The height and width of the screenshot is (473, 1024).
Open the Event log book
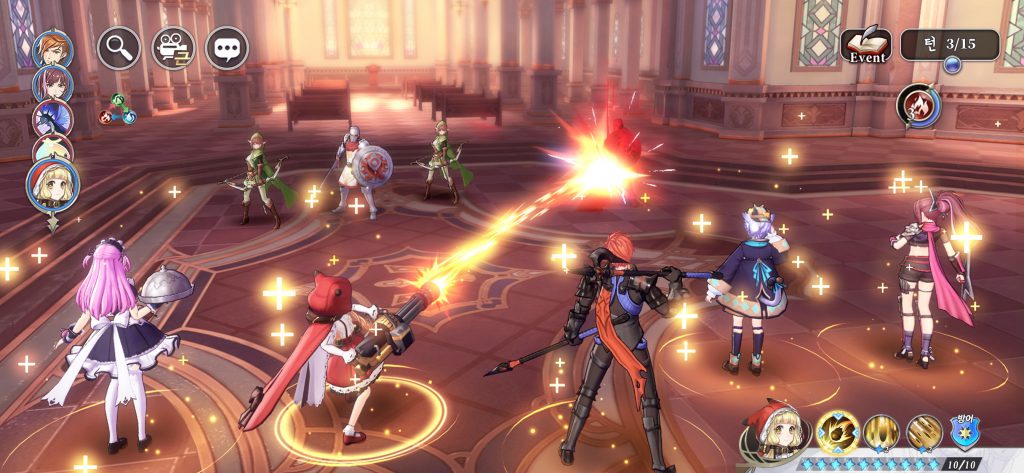tap(866, 46)
